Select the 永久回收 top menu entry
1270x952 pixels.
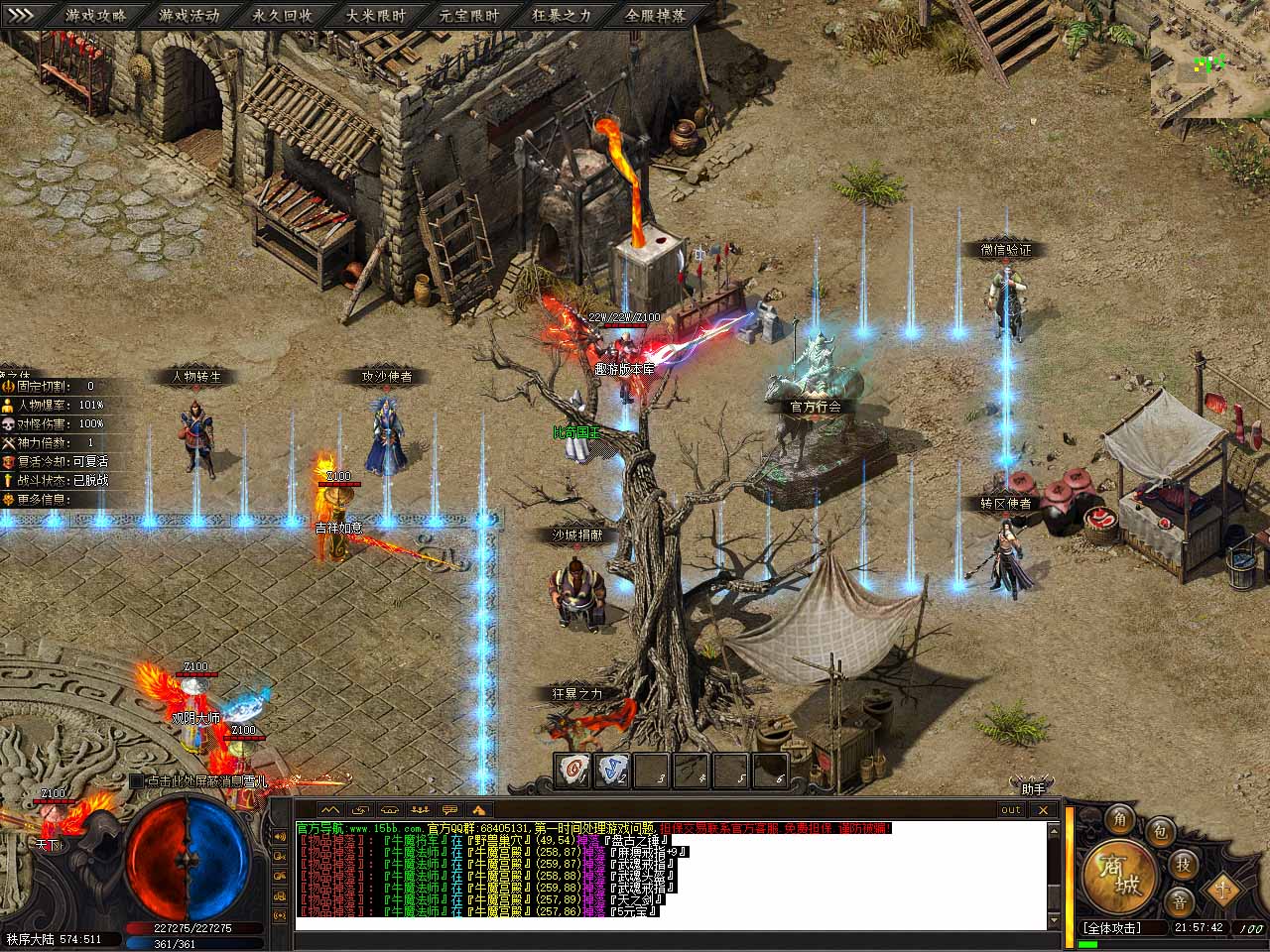(x=282, y=15)
